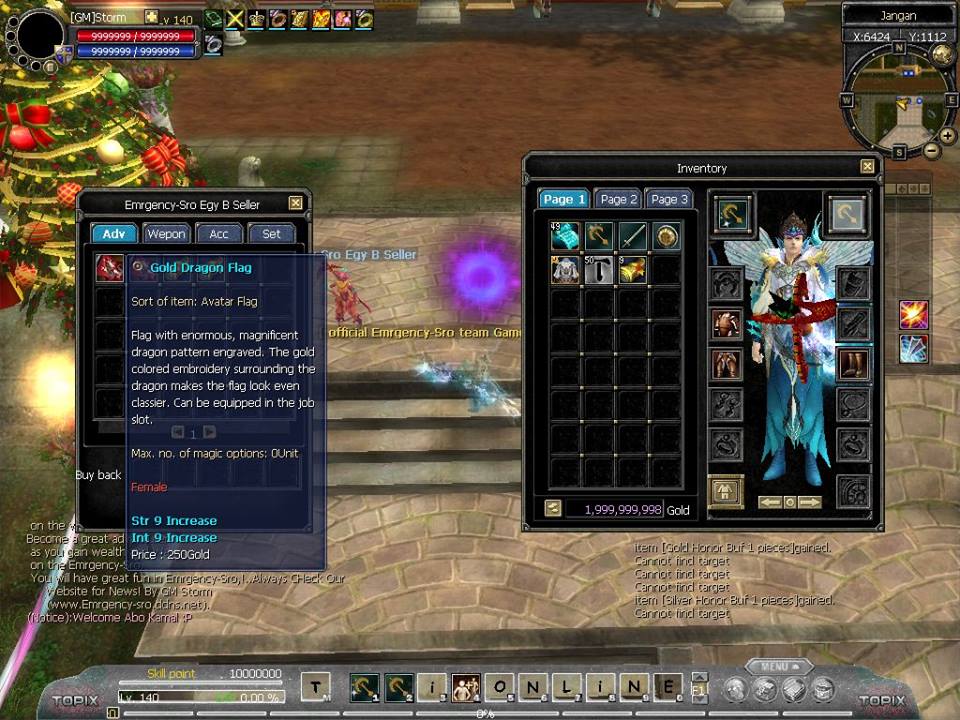The height and width of the screenshot is (720, 960).
Task: Select the round gold shield inventory item
Action: pyautogui.click(x=667, y=237)
